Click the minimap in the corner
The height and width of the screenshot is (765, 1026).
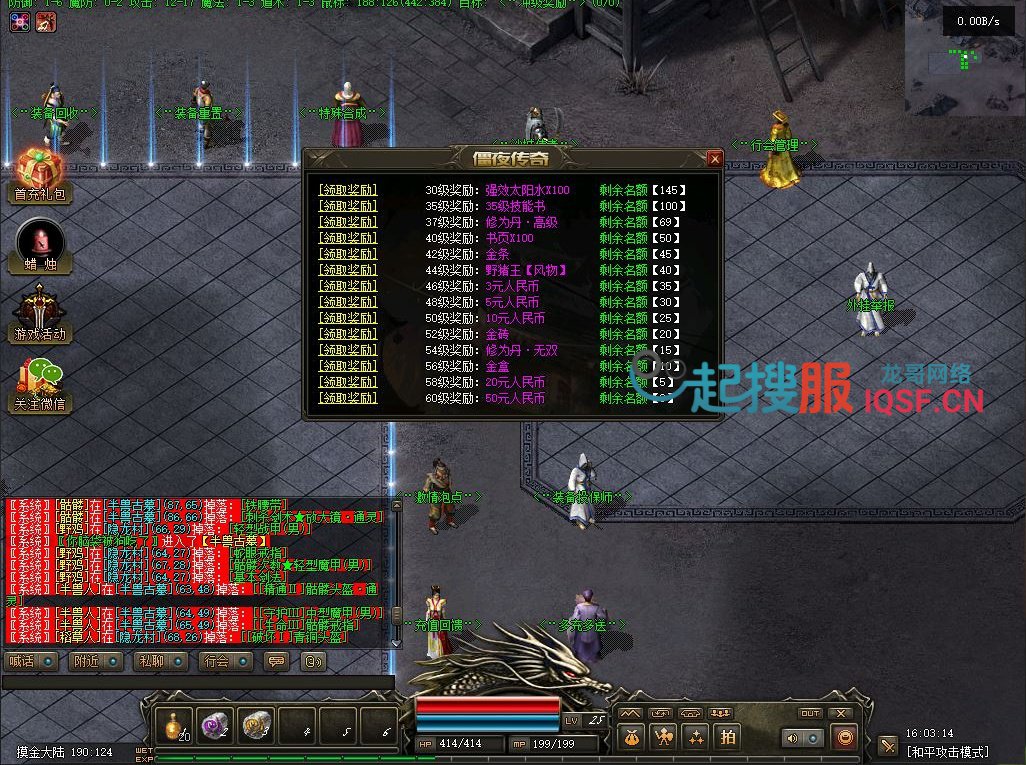(964, 58)
